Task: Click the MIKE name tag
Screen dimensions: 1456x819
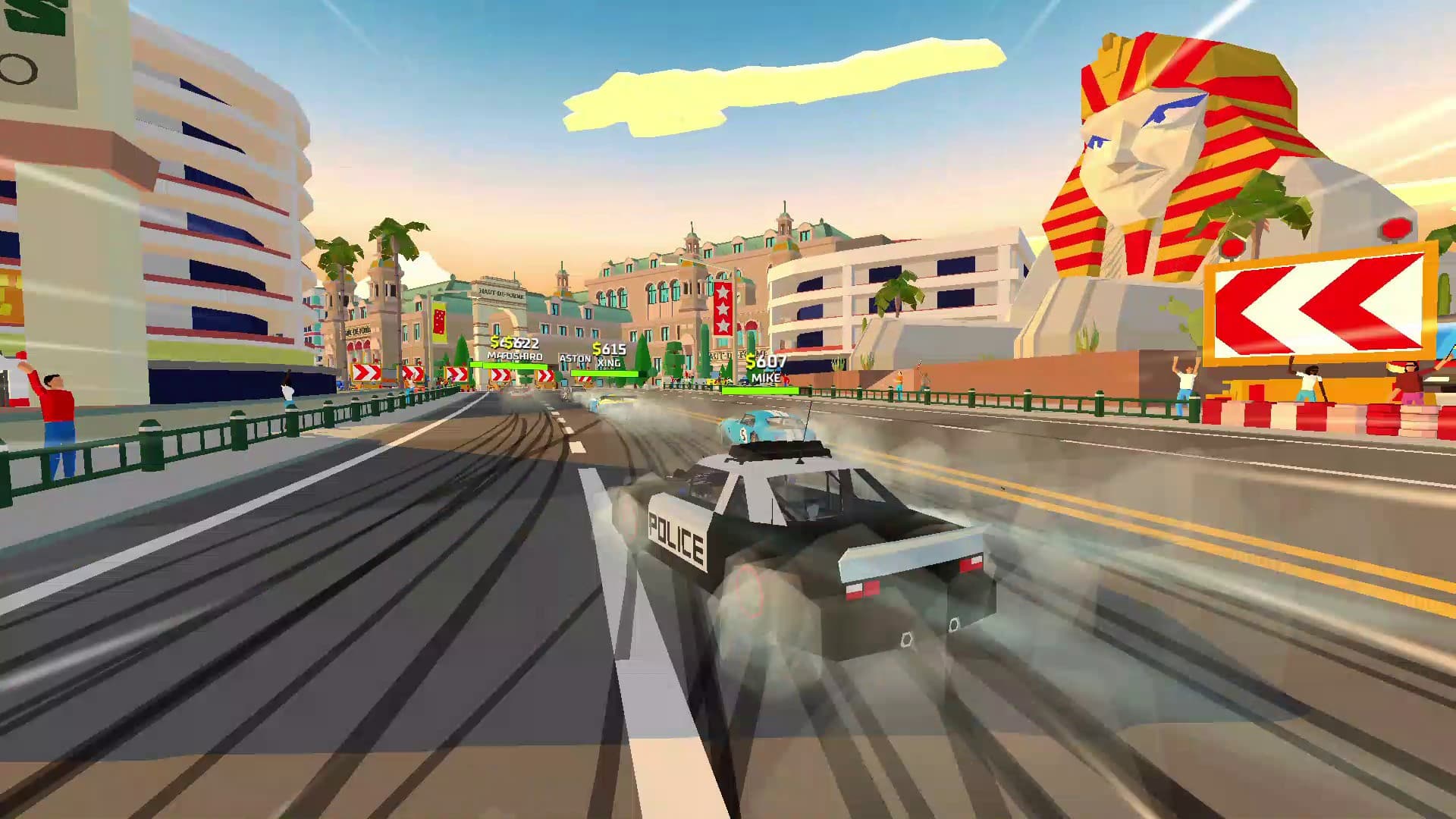Action: tap(766, 377)
